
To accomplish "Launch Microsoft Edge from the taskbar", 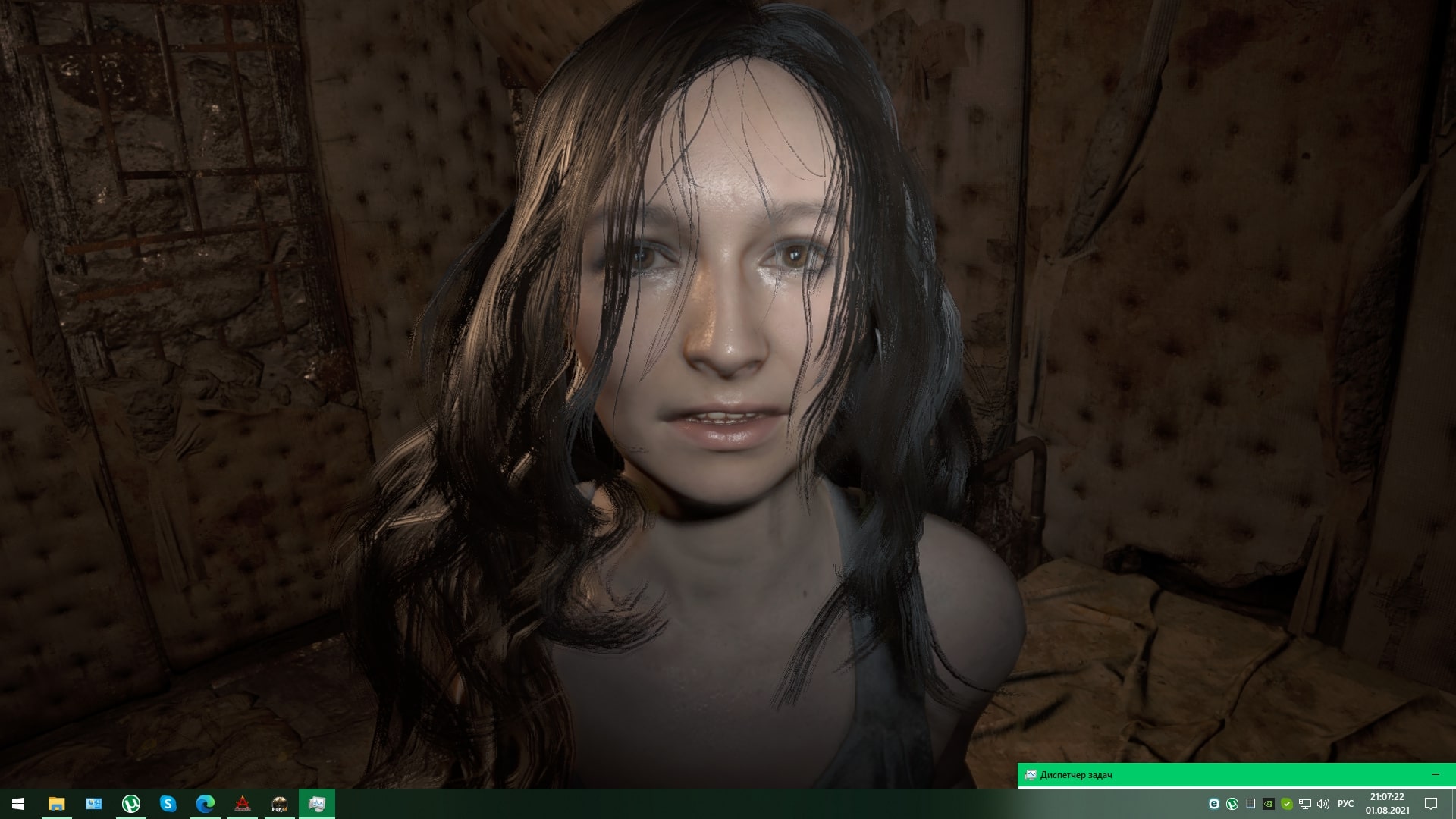I will click(206, 805).
